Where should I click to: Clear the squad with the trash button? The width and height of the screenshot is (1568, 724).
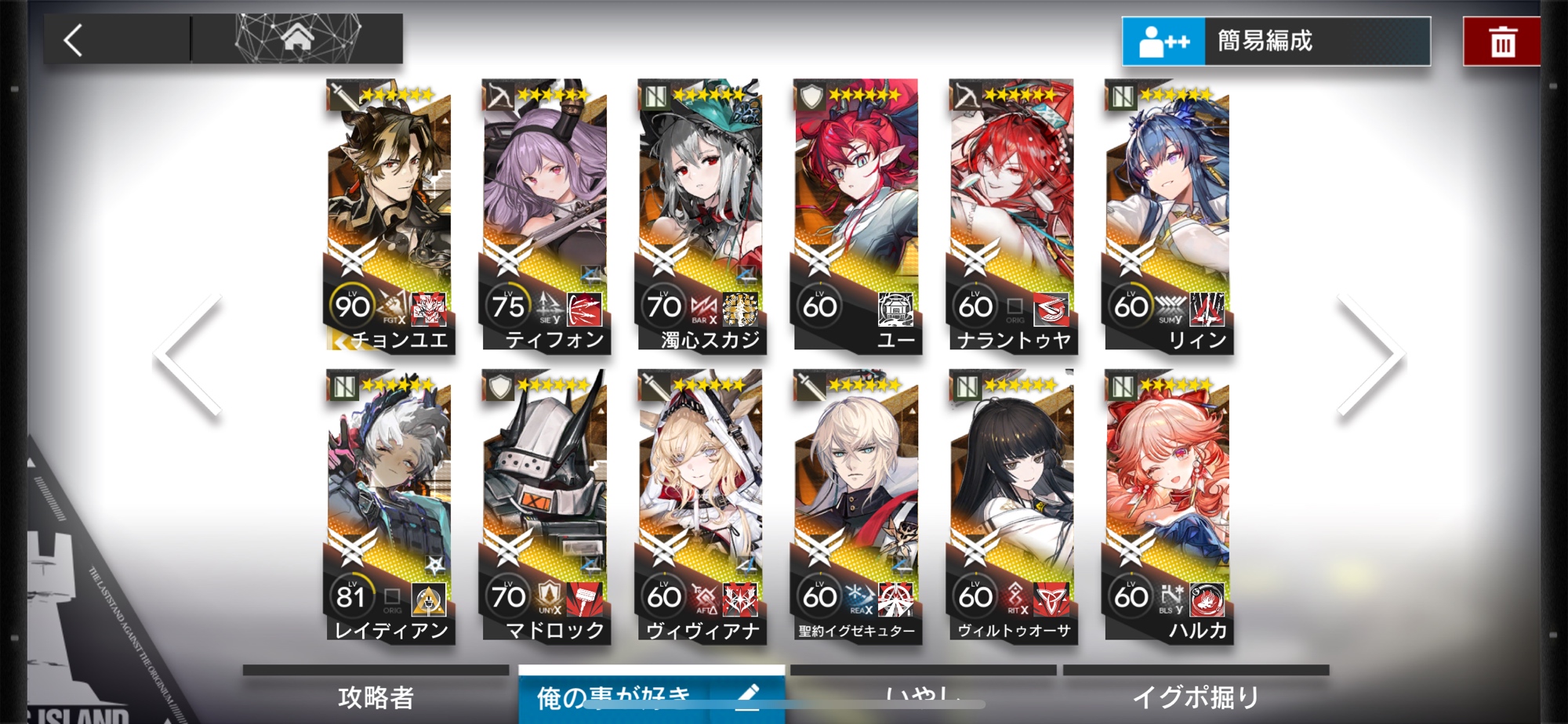click(x=1501, y=42)
